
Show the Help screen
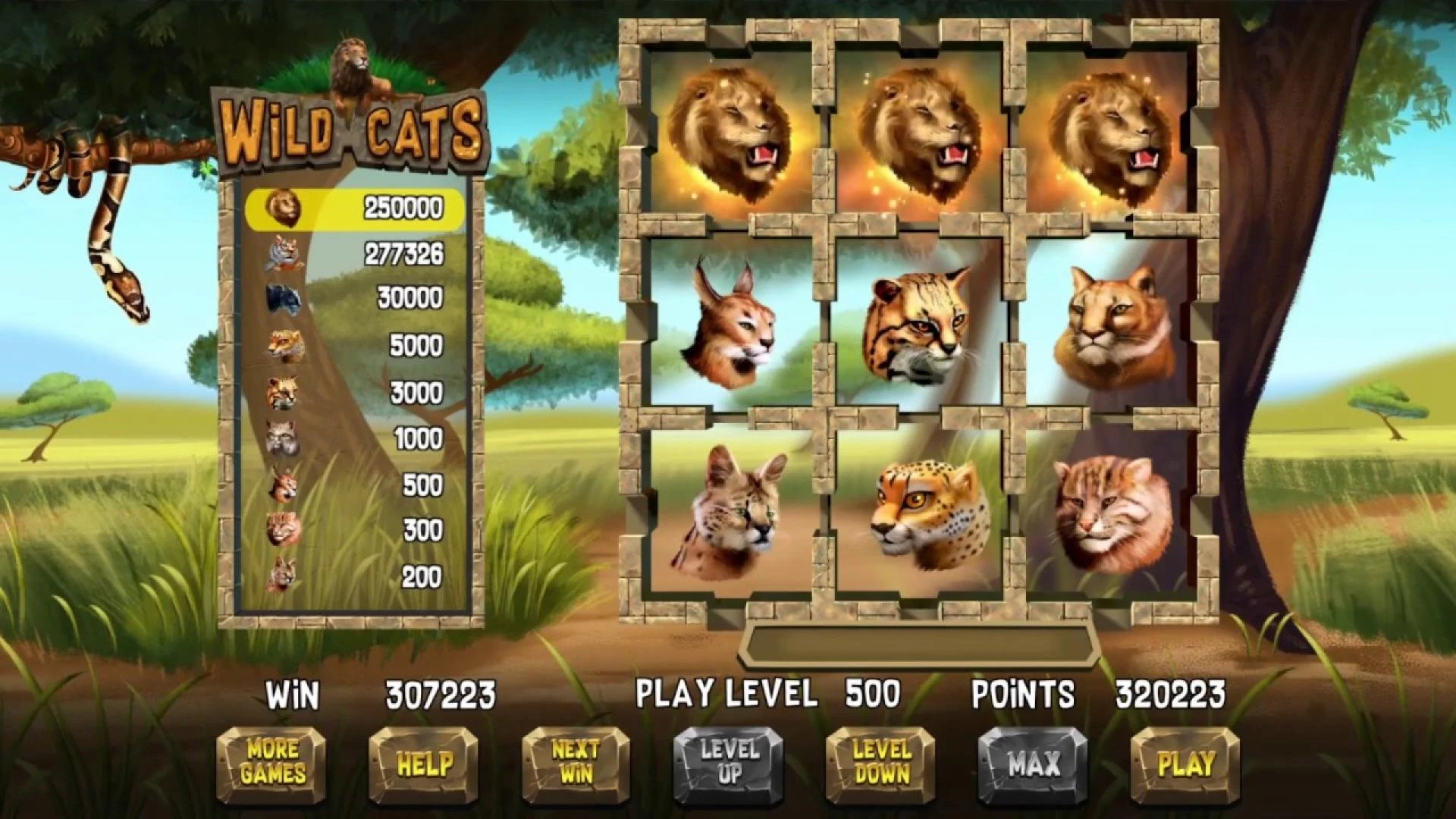click(424, 764)
